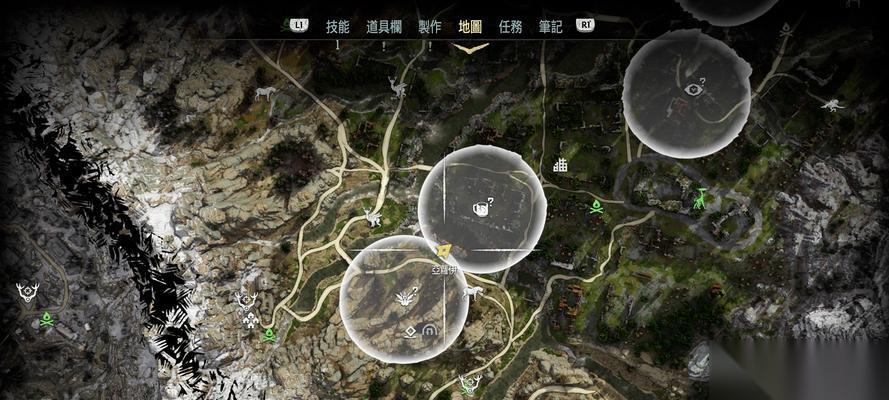Select the yellow player arrow marker
This screenshot has width=889, height=400.
point(445,249)
